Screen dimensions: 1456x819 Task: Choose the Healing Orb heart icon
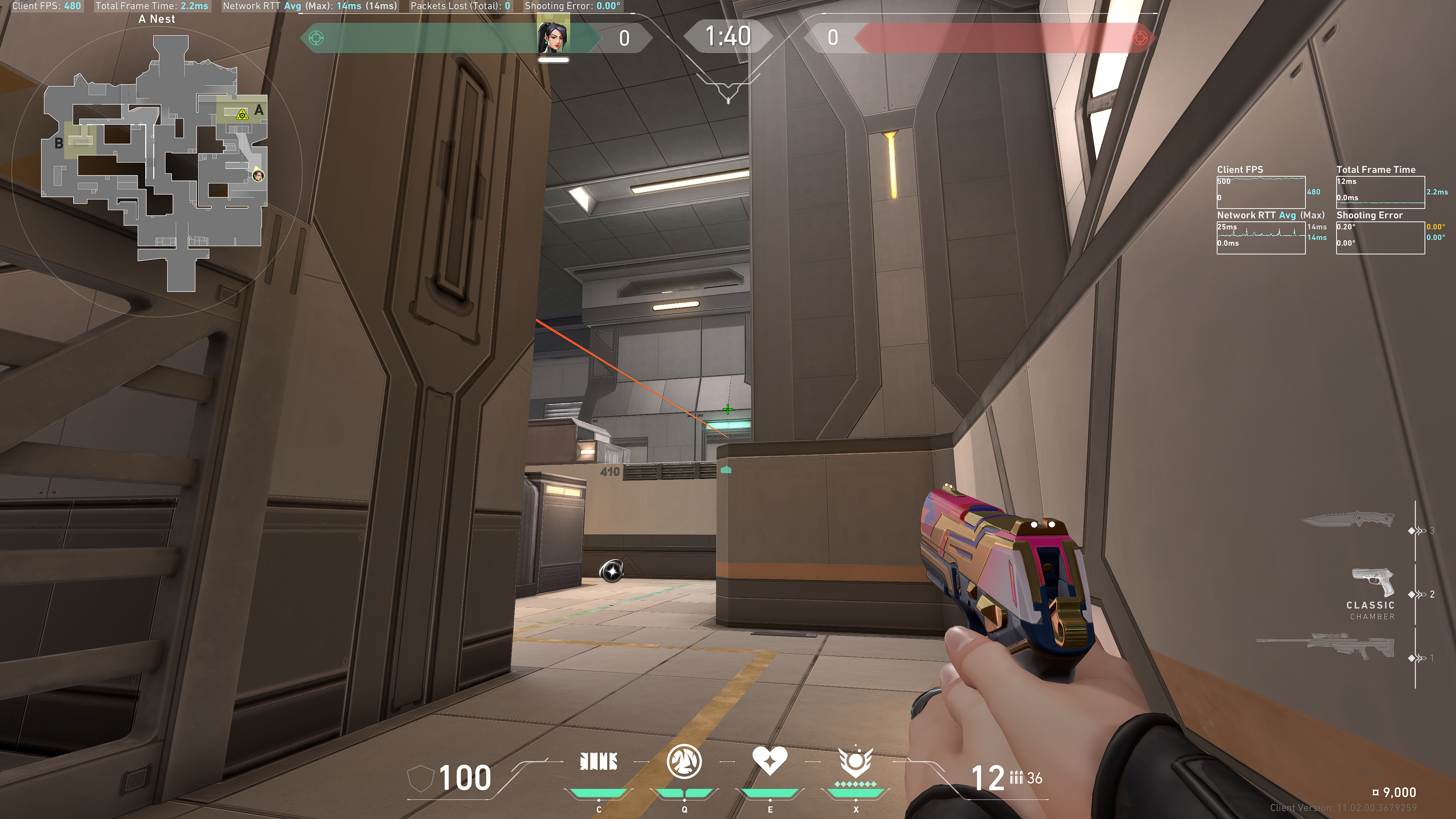(769, 761)
